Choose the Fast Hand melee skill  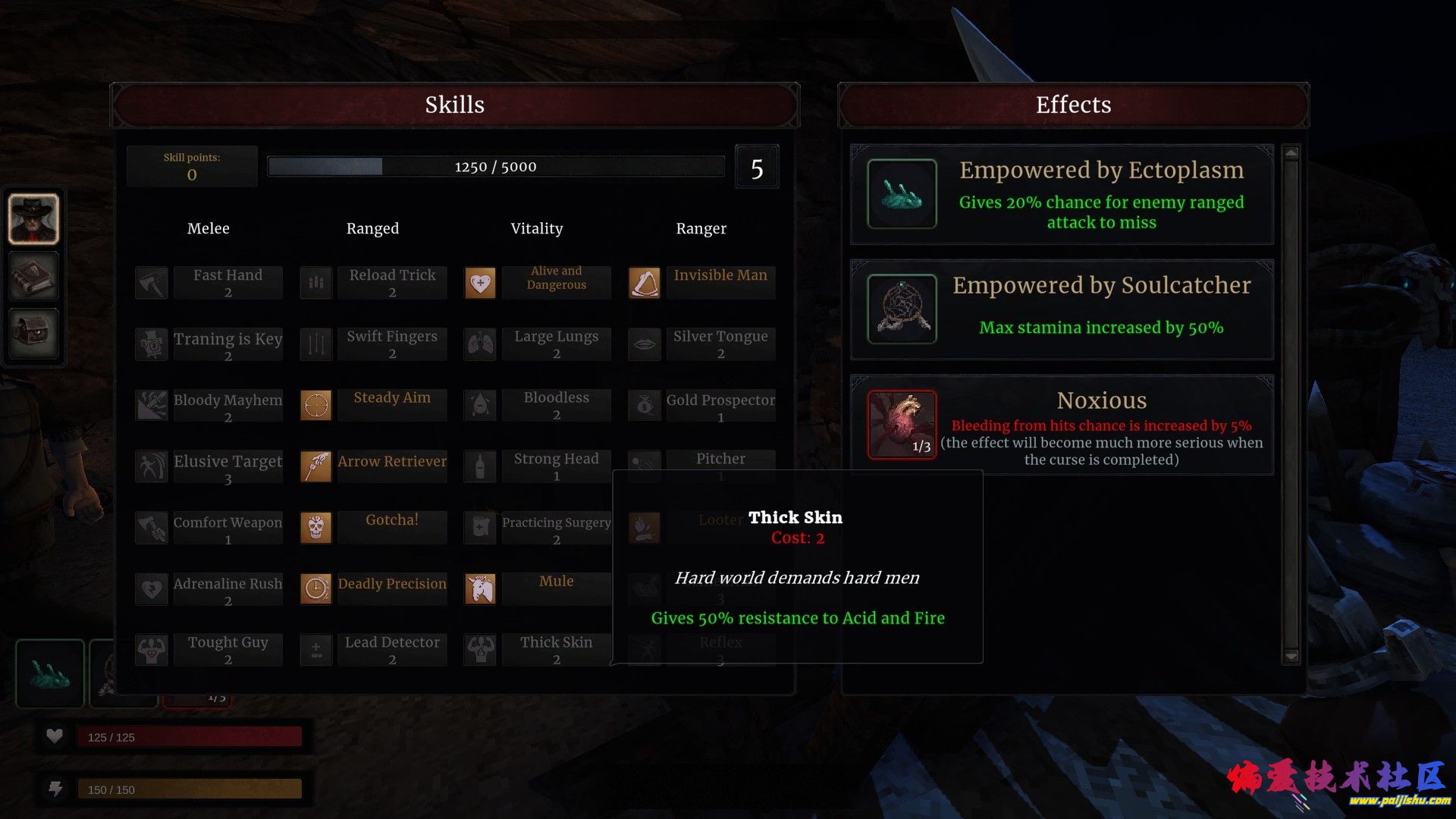[227, 282]
